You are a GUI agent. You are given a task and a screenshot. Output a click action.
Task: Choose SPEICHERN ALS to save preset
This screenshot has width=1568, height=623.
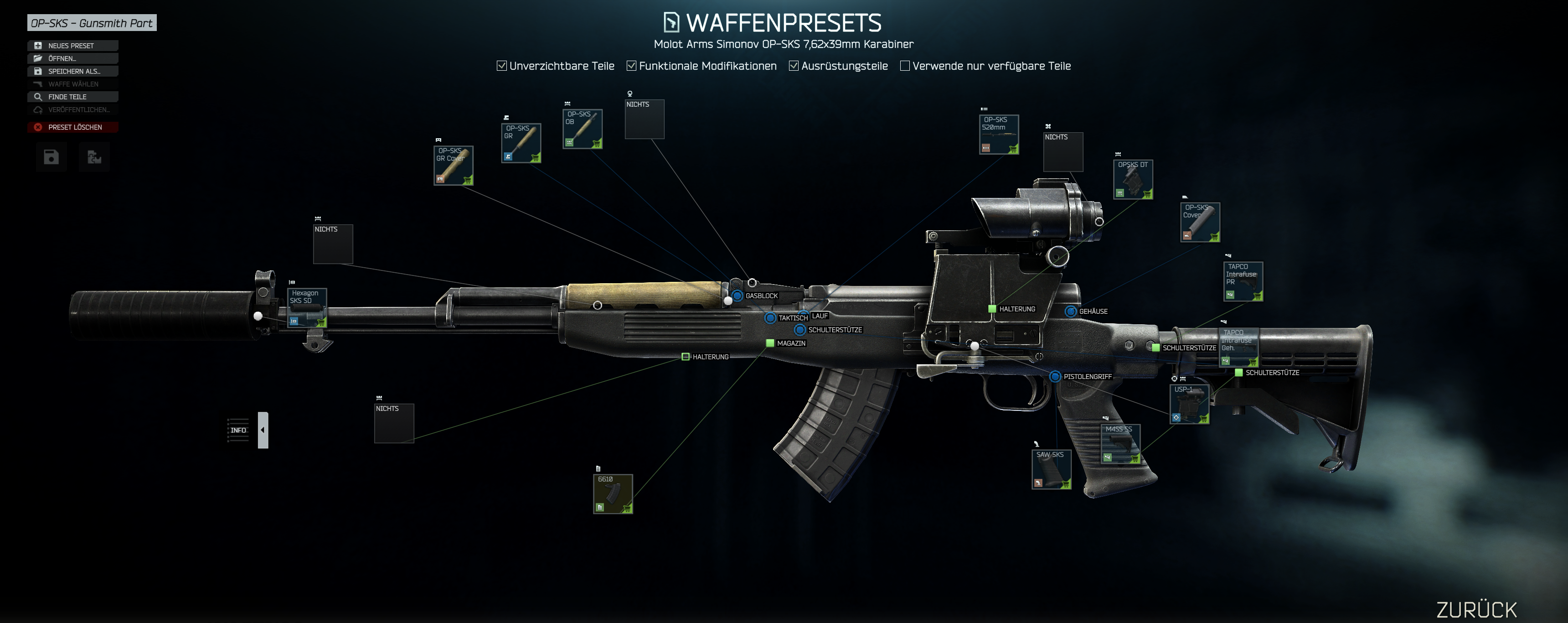[72, 71]
